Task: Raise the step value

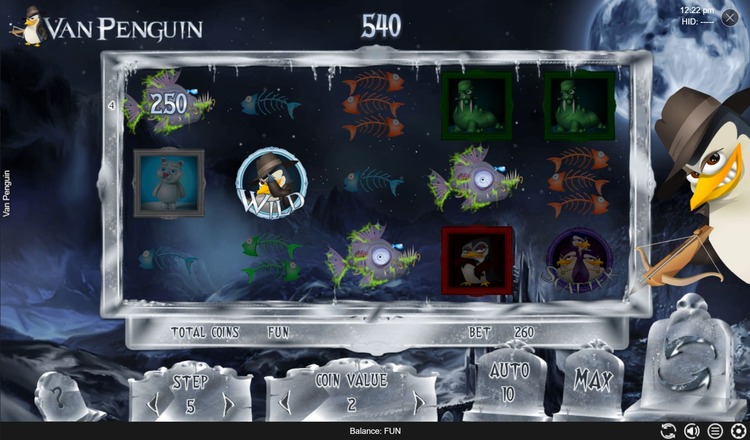Action: [228, 405]
